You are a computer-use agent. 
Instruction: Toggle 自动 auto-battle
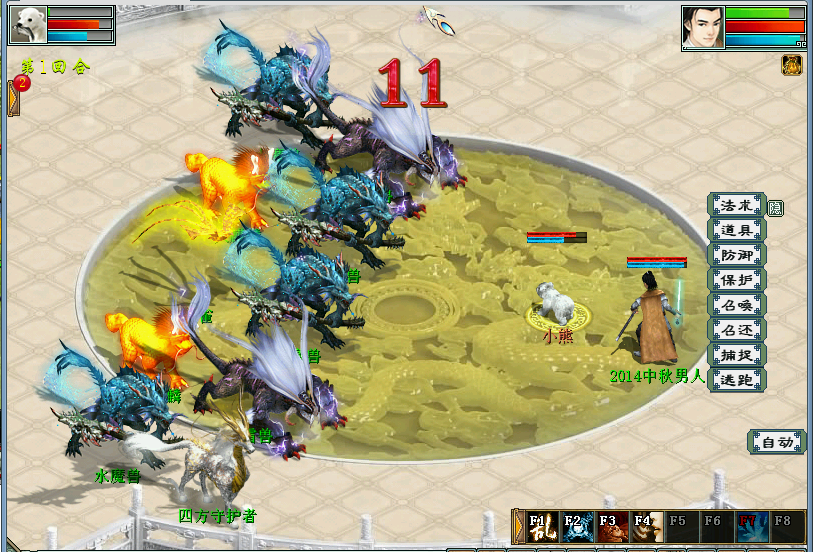(x=777, y=442)
